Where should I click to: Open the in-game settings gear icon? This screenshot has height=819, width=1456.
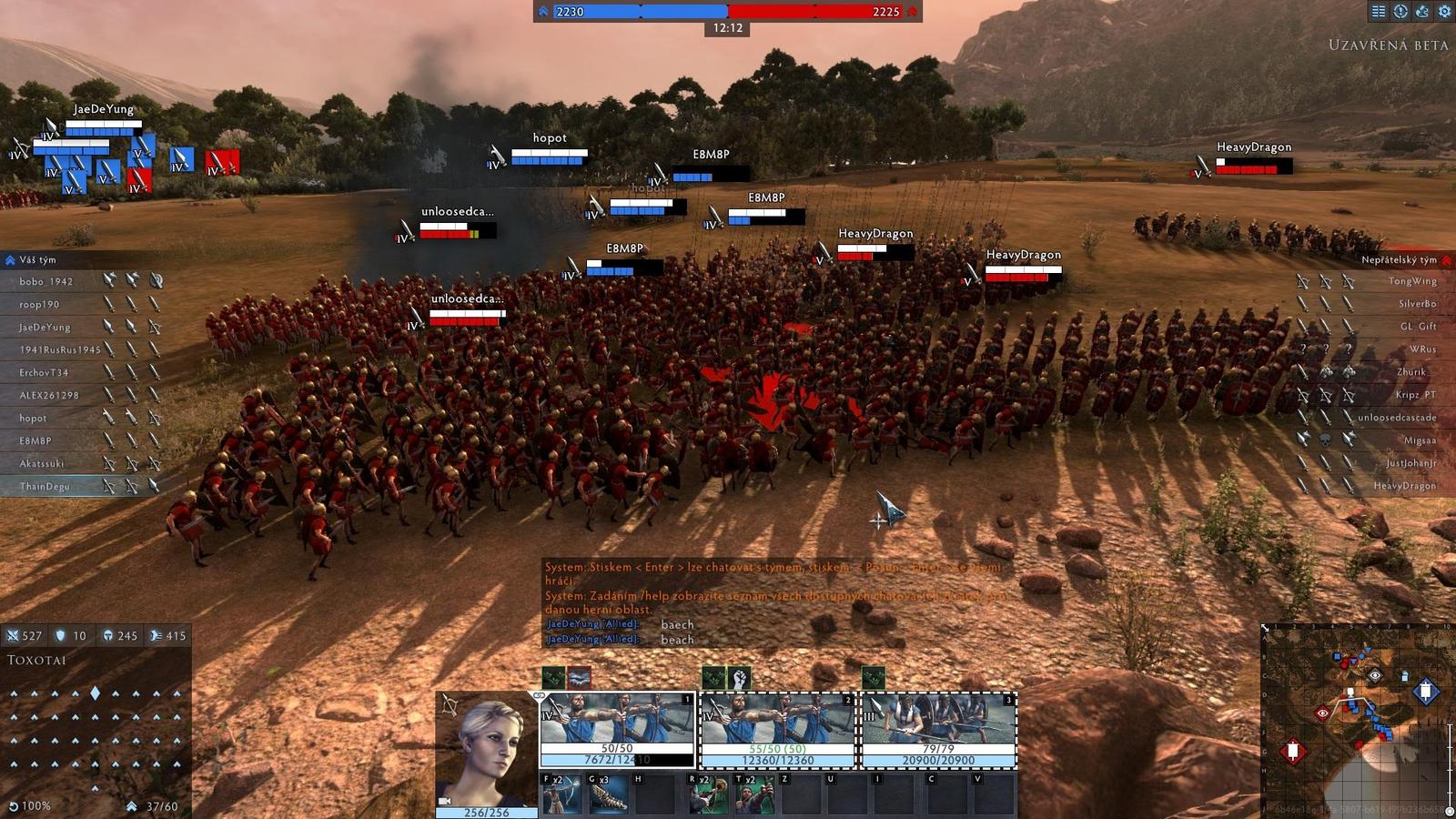1445,12
